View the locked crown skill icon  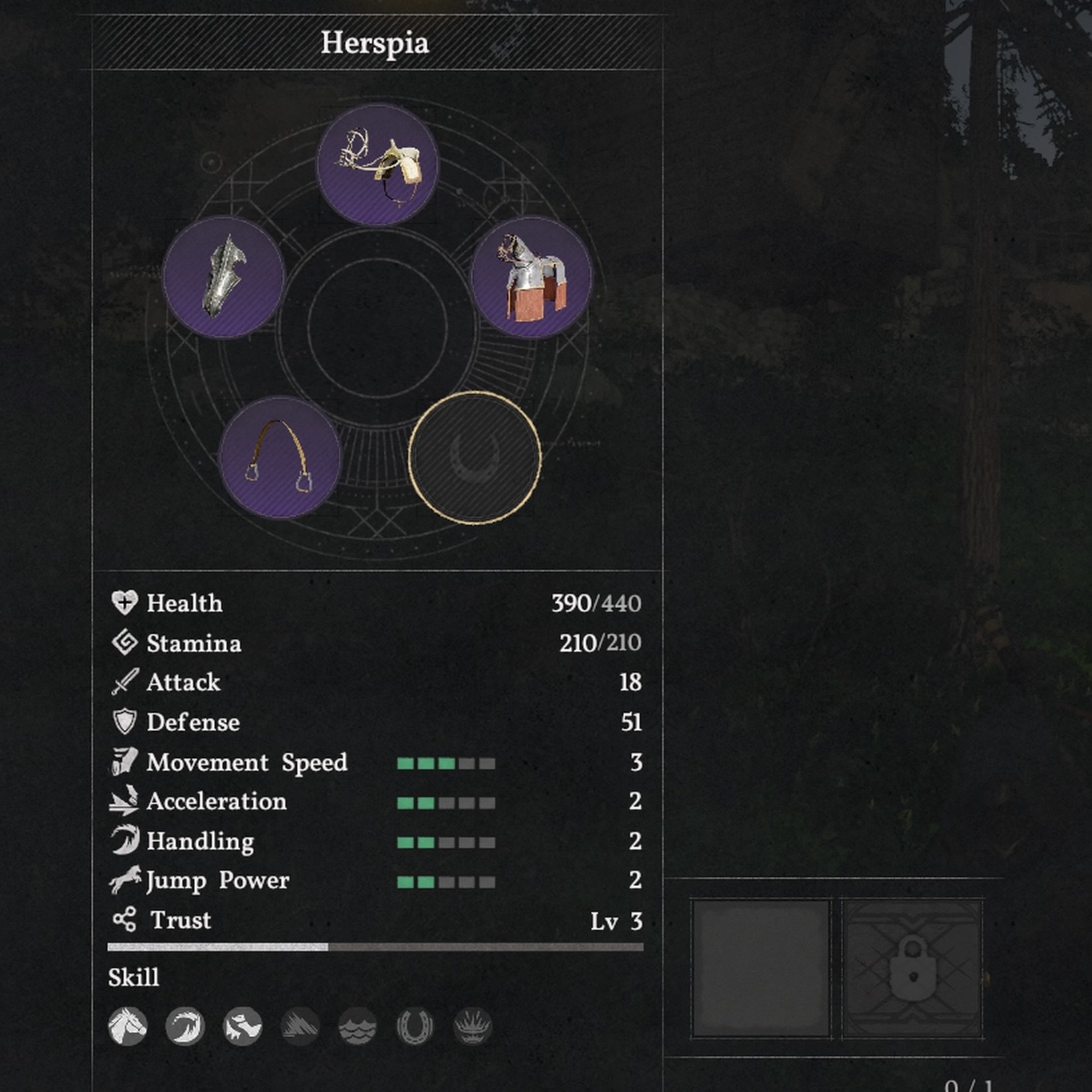point(472,1026)
